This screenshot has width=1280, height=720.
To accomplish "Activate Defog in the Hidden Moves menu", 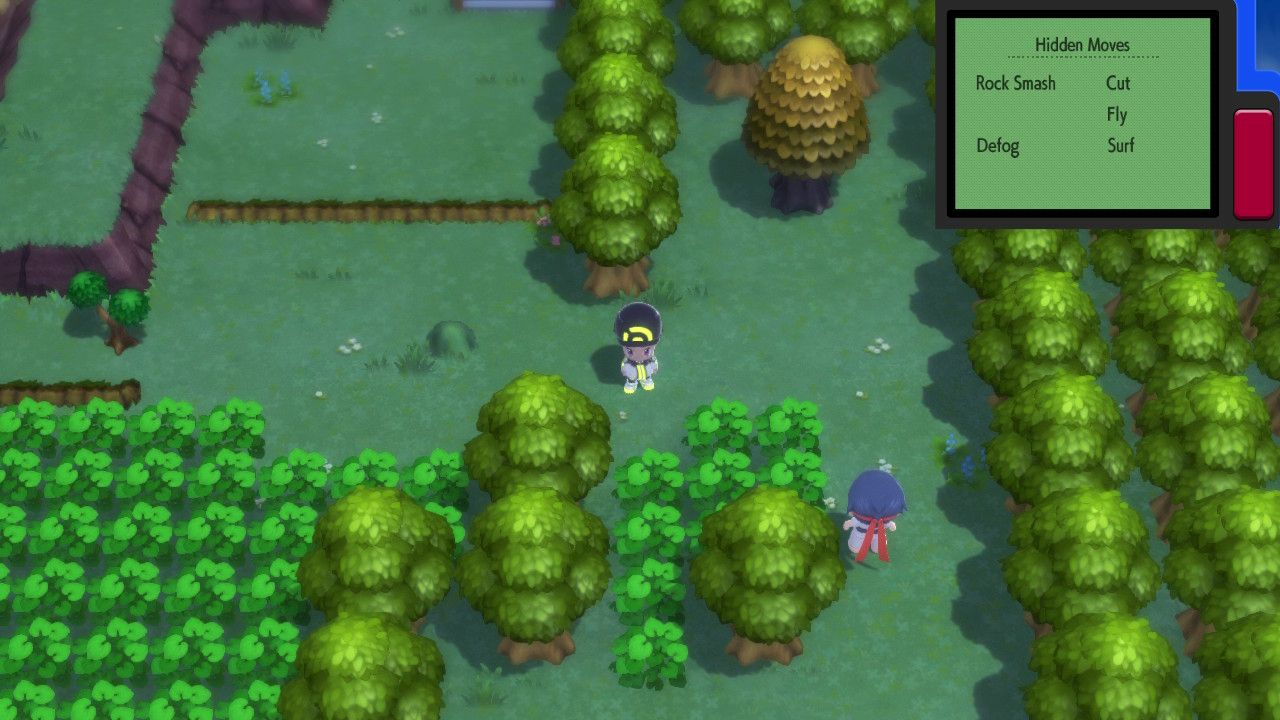I will pos(998,146).
